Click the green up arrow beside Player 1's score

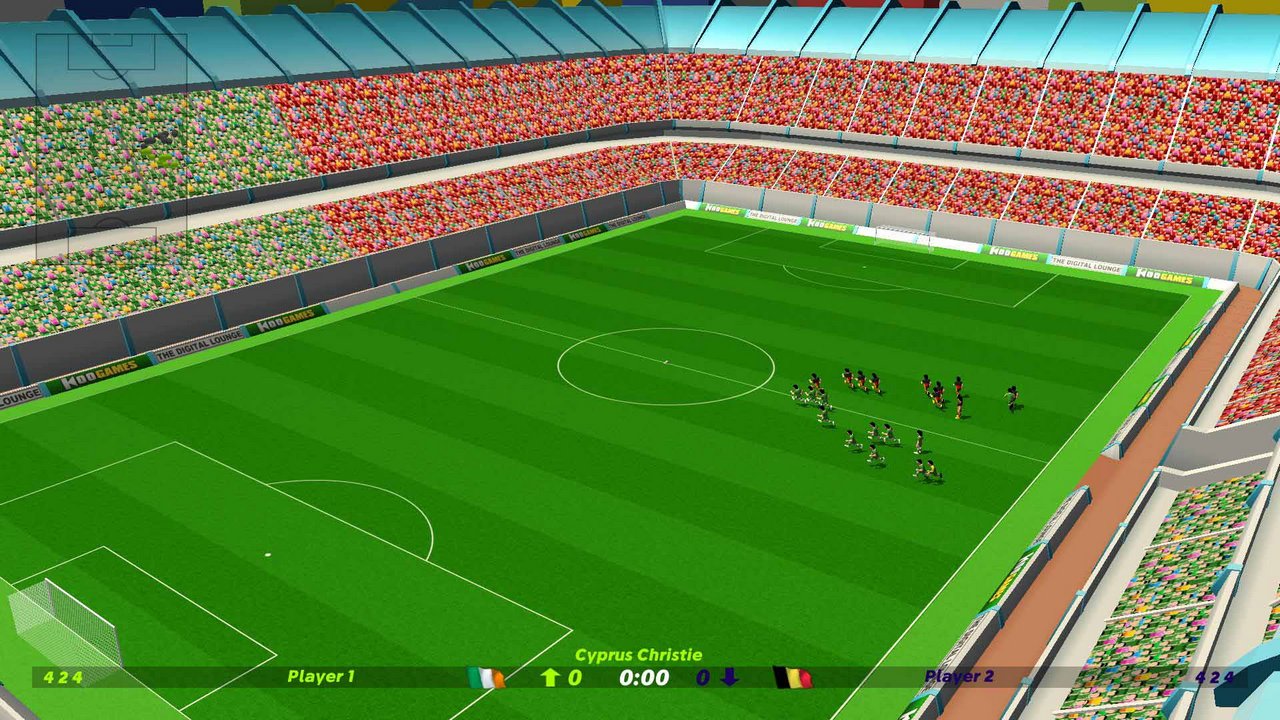click(549, 677)
